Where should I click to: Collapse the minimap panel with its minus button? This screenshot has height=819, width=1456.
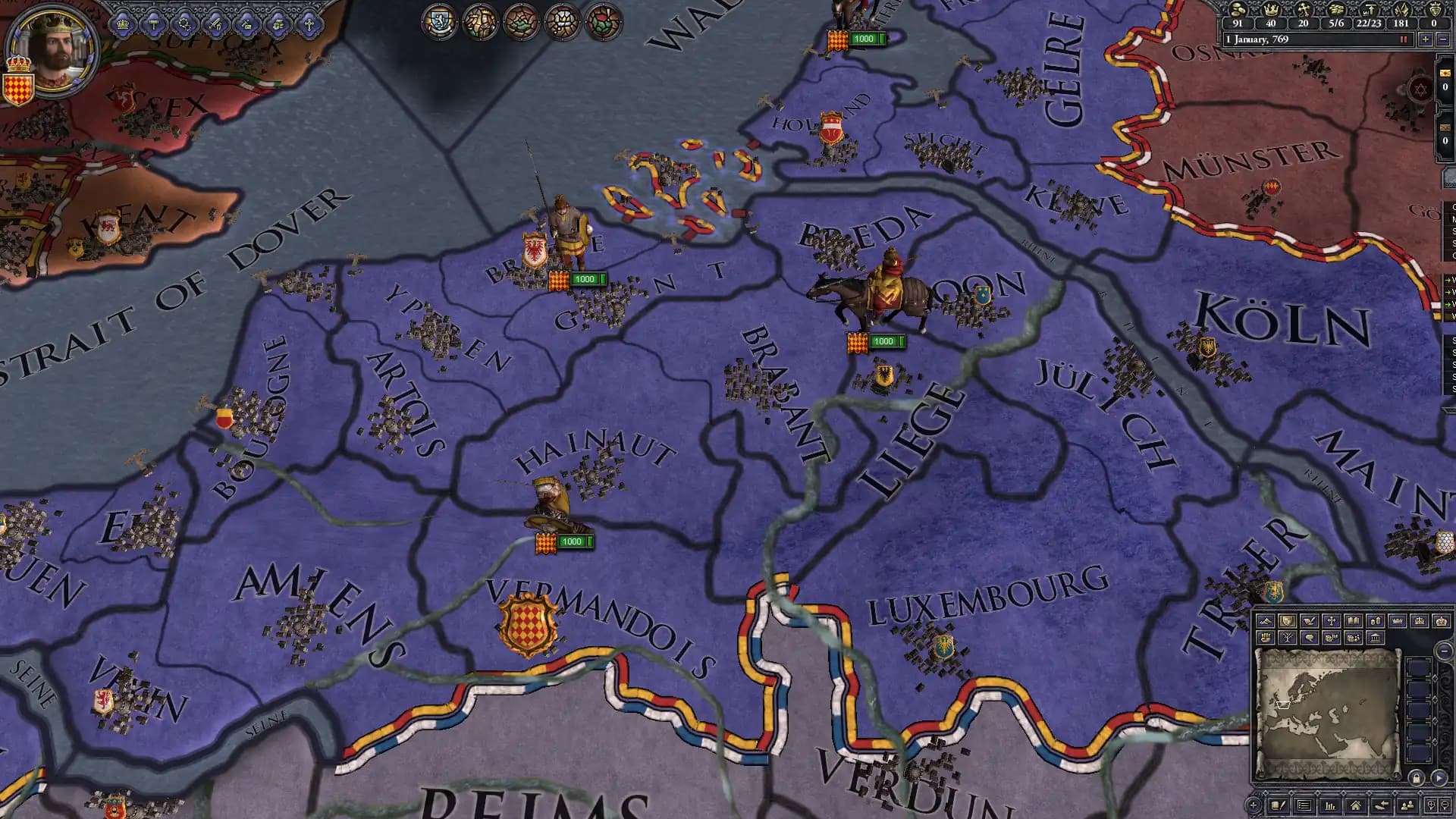tap(1445, 653)
